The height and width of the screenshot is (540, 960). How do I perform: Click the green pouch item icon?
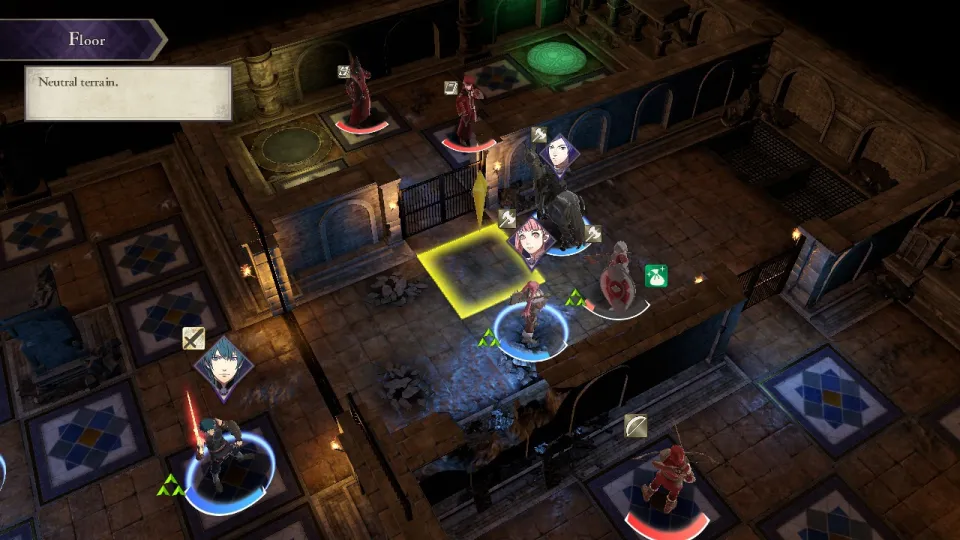coord(656,276)
